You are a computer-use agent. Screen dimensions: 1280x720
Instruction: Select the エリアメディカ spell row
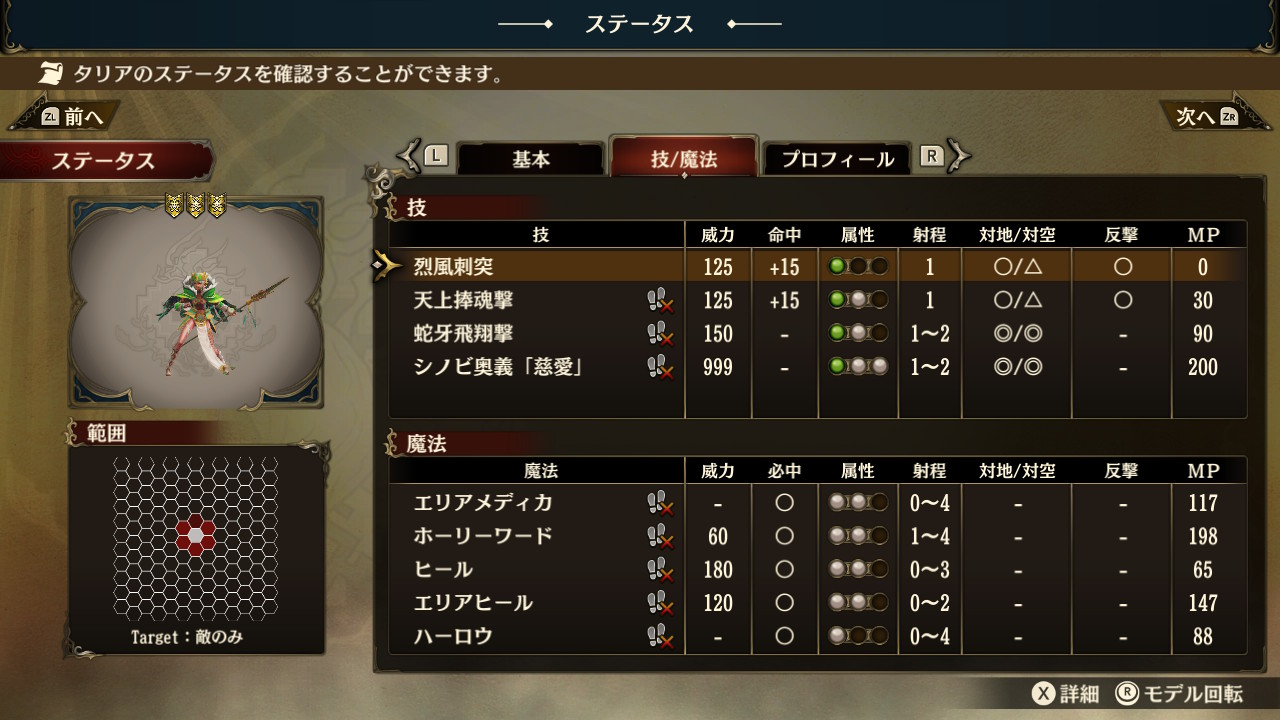483,502
